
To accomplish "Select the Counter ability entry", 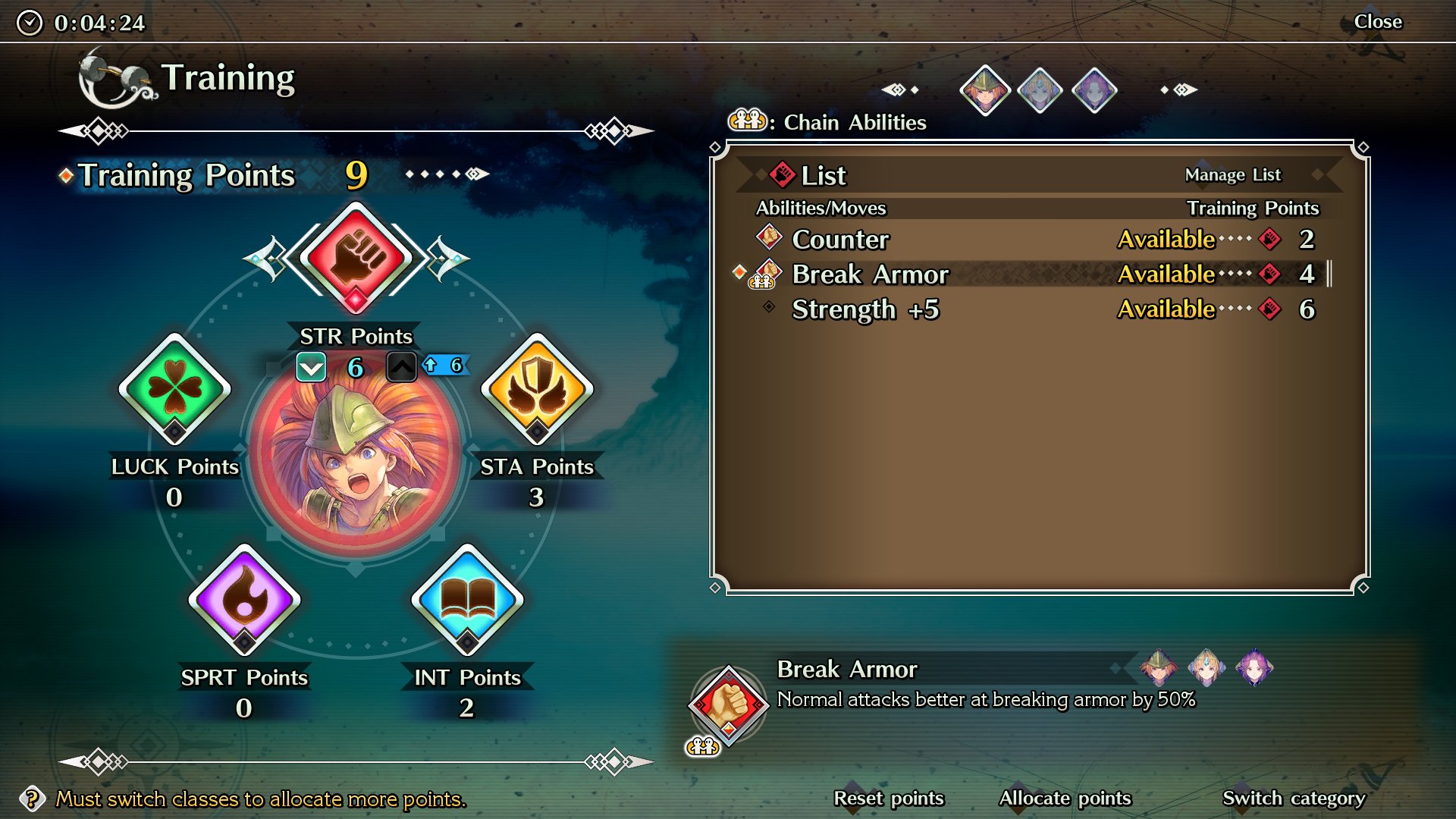I will [x=839, y=240].
